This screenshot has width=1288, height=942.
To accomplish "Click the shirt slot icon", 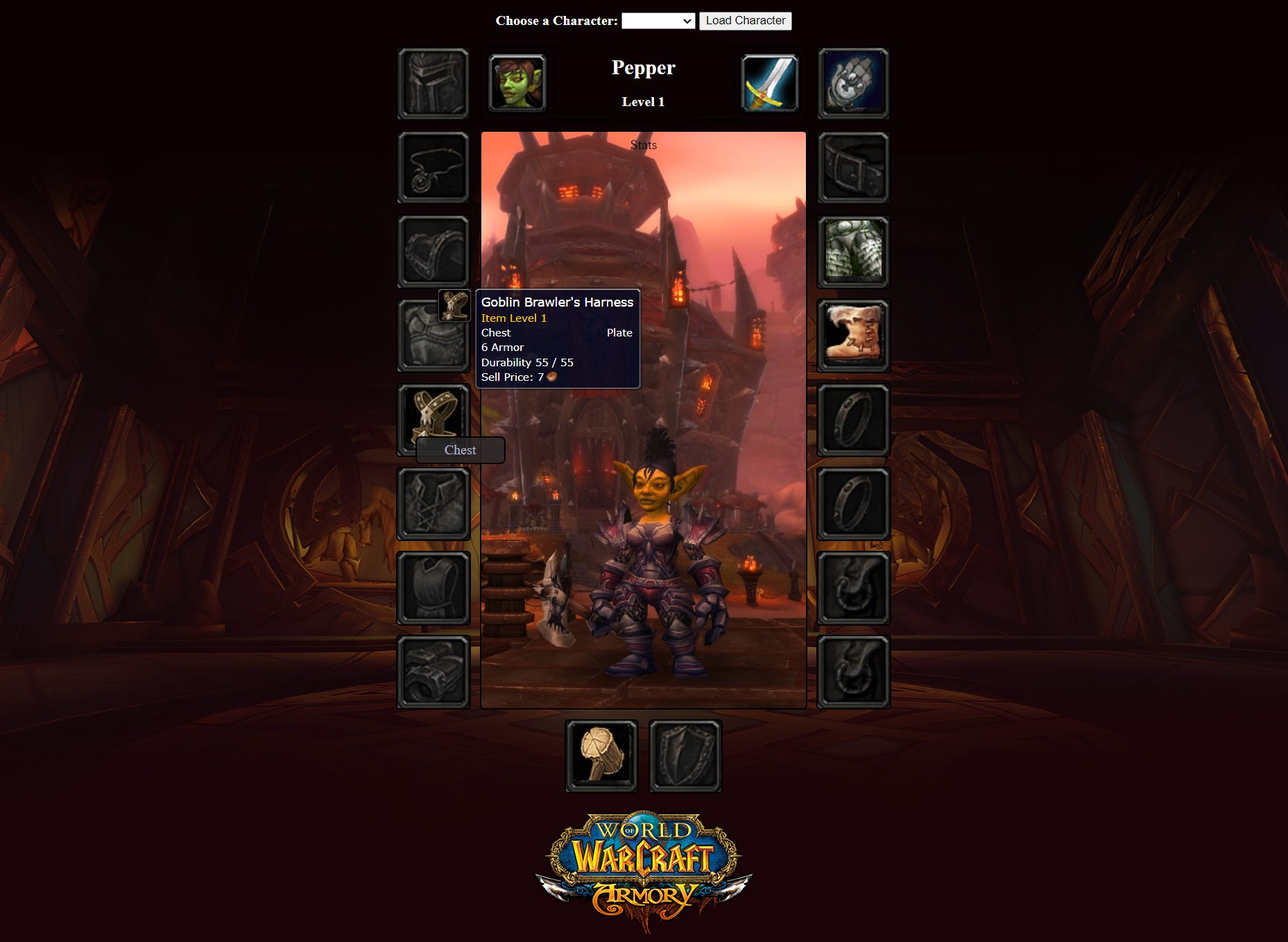I will (x=433, y=503).
